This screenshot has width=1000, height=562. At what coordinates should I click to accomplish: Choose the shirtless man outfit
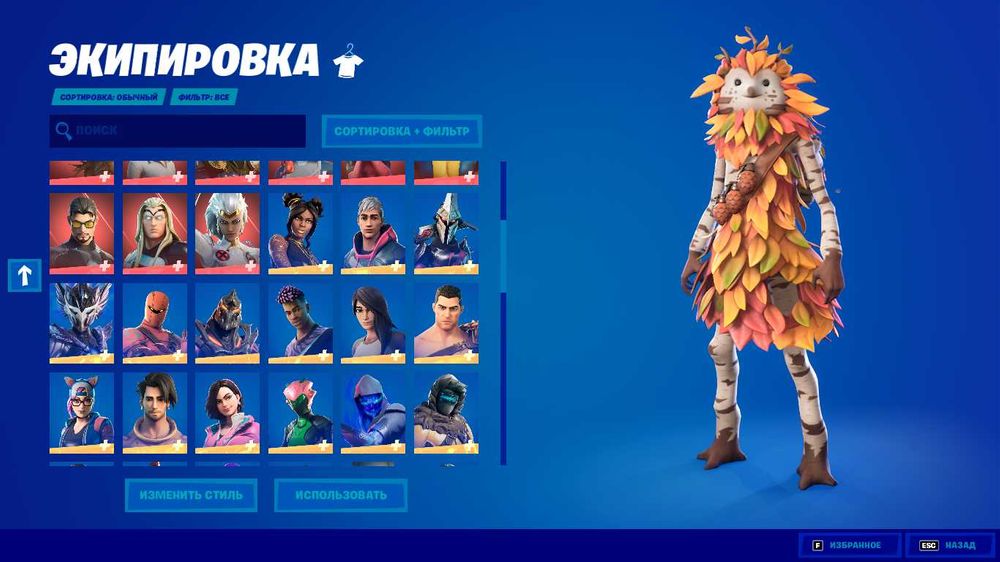[446, 322]
